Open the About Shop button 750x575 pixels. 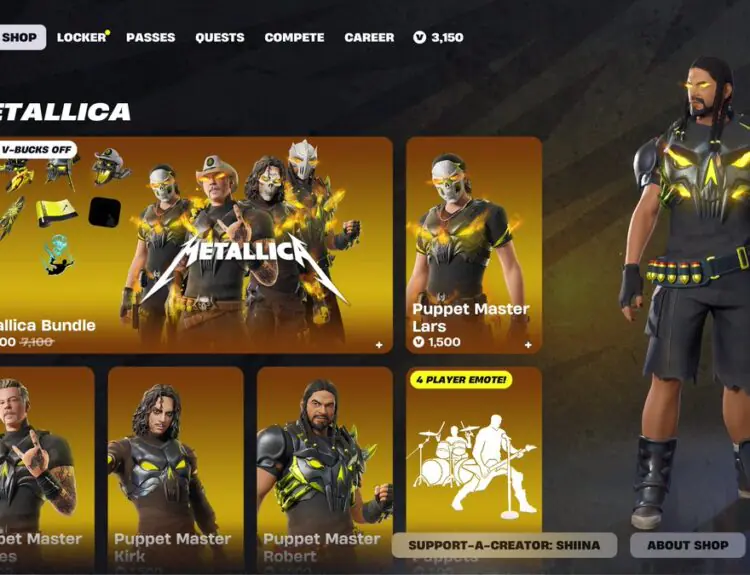688,545
